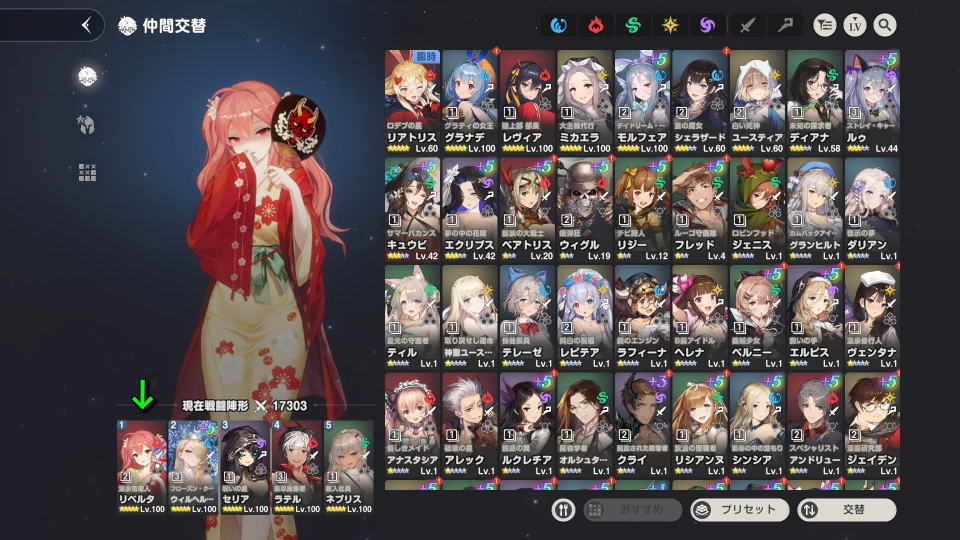Switch to the helmet equipment tab
960x540 pixels.
click(87, 124)
